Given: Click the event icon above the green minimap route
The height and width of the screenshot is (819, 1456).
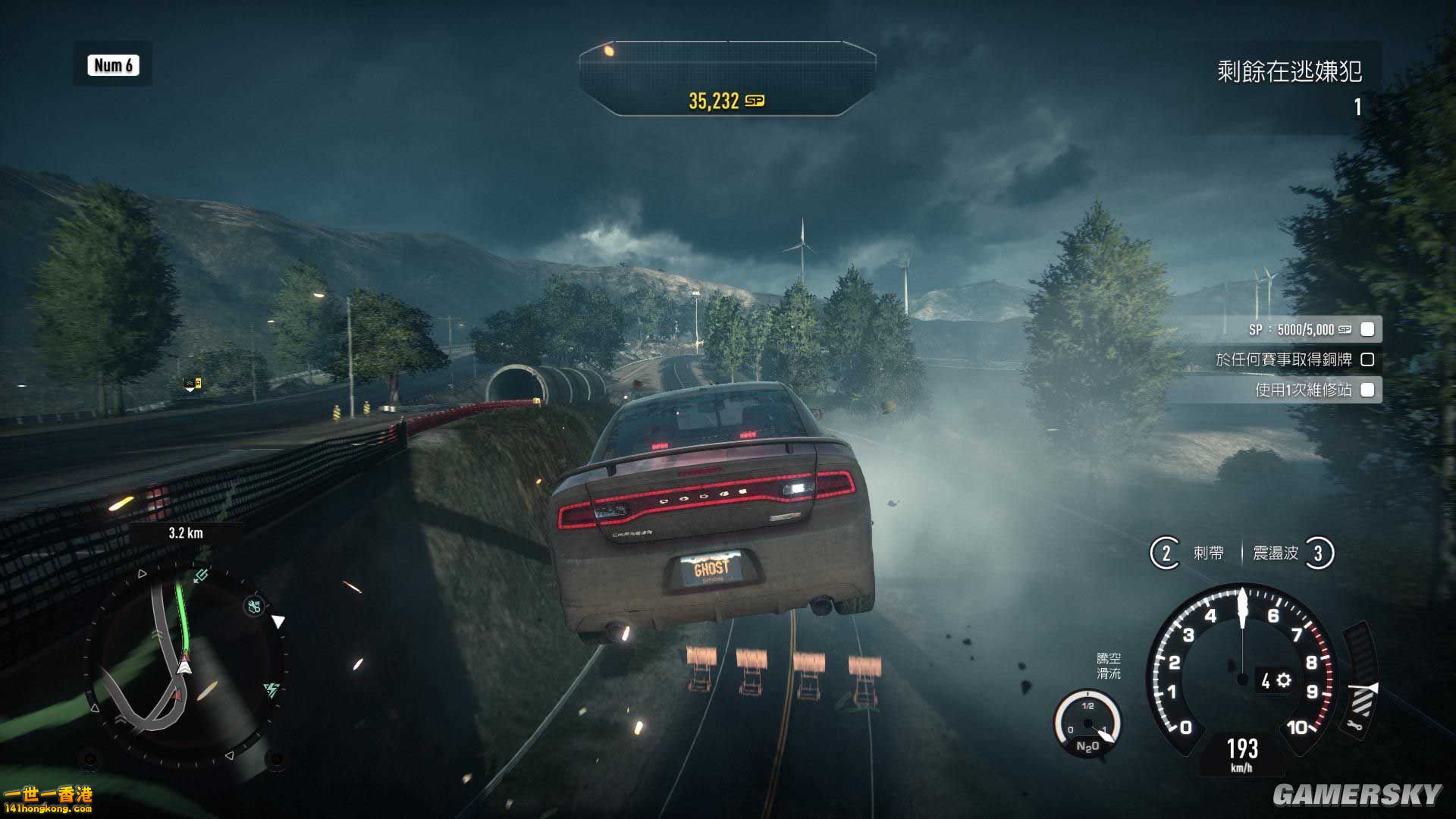Looking at the screenshot, I should click(x=202, y=575).
